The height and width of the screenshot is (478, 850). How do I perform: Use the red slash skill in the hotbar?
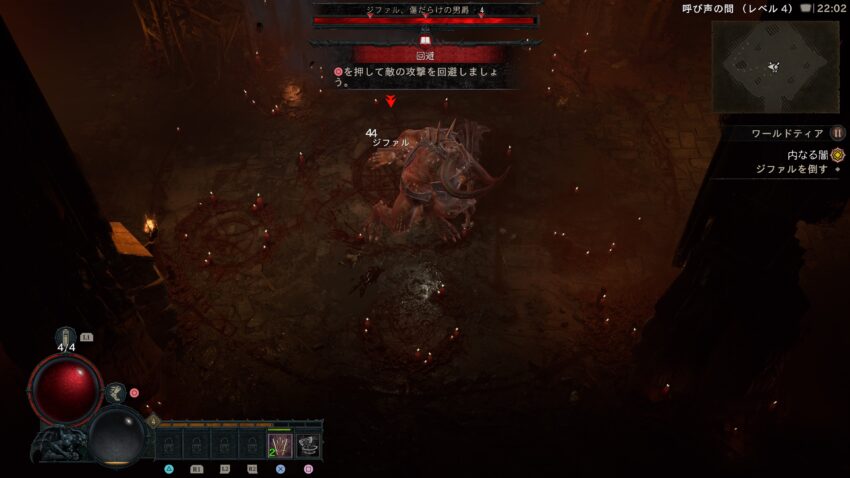(x=279, y=446)
